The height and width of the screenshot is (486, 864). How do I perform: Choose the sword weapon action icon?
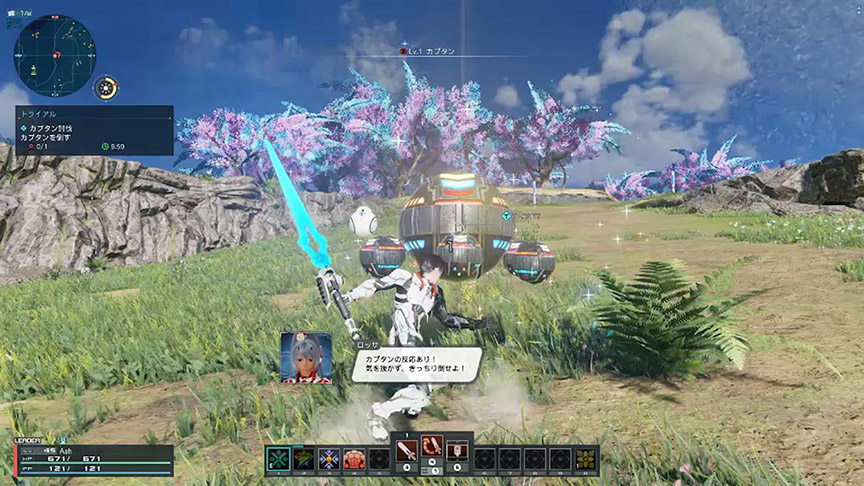click(408, 451)
